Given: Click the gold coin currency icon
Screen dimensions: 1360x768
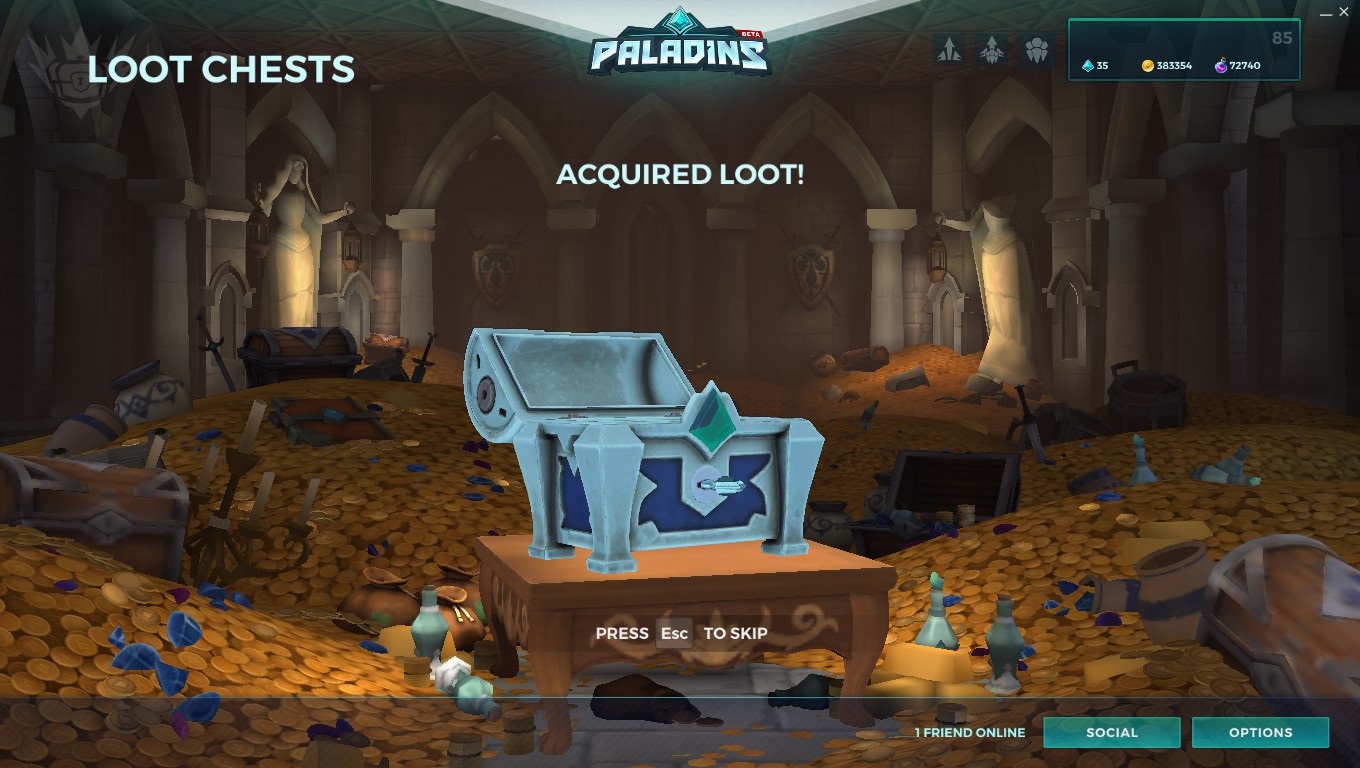Looking at the screenshot, I should pyautogui.click(x=1148, y=66).
